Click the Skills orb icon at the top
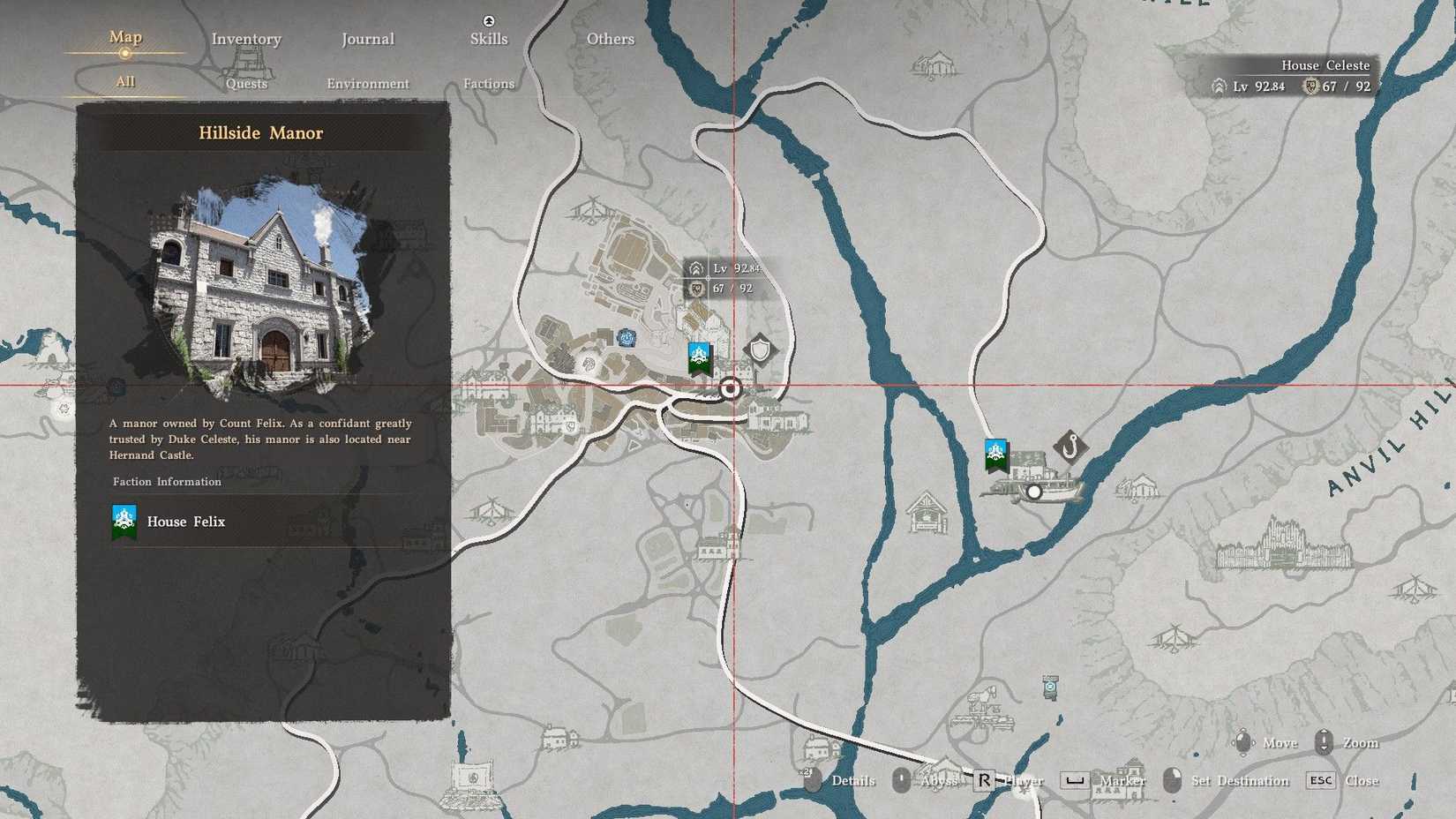 488,21
